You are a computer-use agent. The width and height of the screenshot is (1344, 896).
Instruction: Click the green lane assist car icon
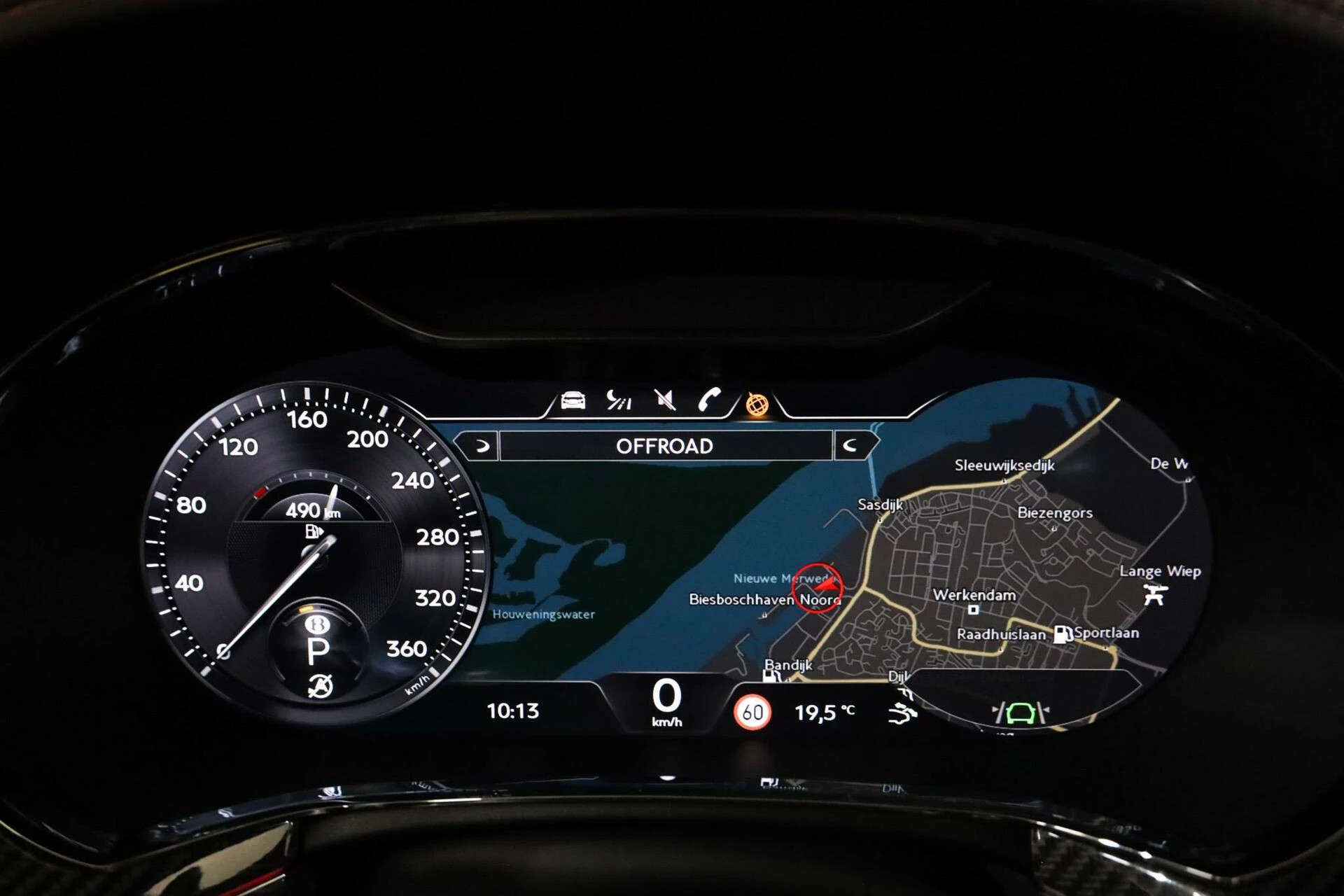pyautogui.click(x=1020, y=713)
